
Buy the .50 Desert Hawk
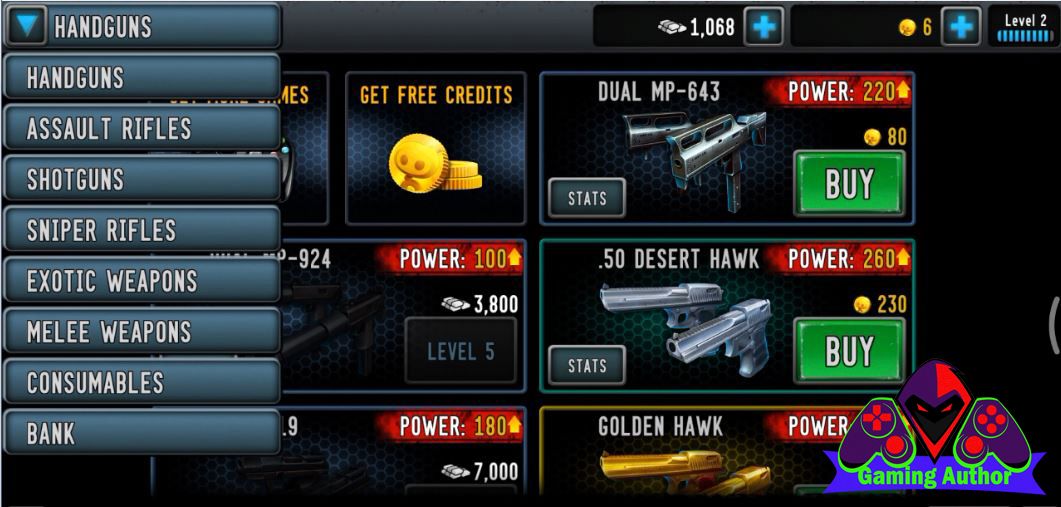click(848, 351)
